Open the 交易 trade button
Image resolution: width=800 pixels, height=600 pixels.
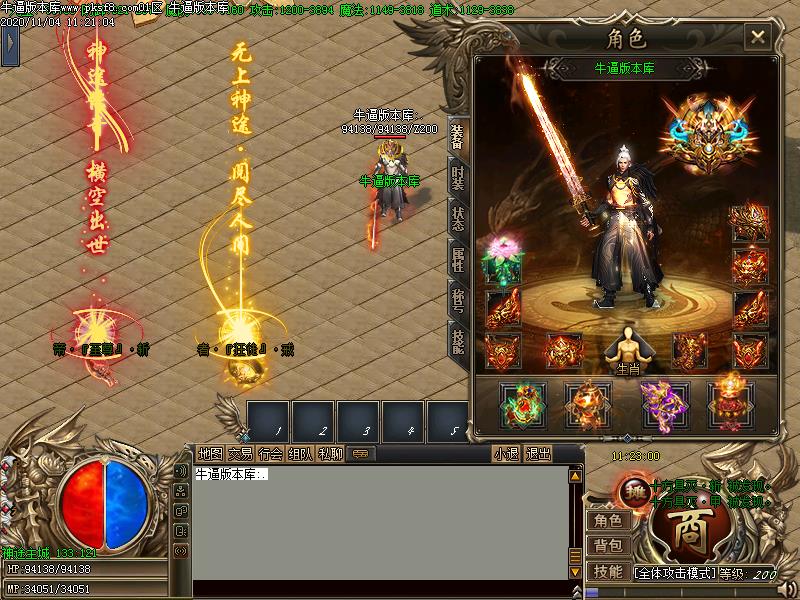tap(240, 454)
